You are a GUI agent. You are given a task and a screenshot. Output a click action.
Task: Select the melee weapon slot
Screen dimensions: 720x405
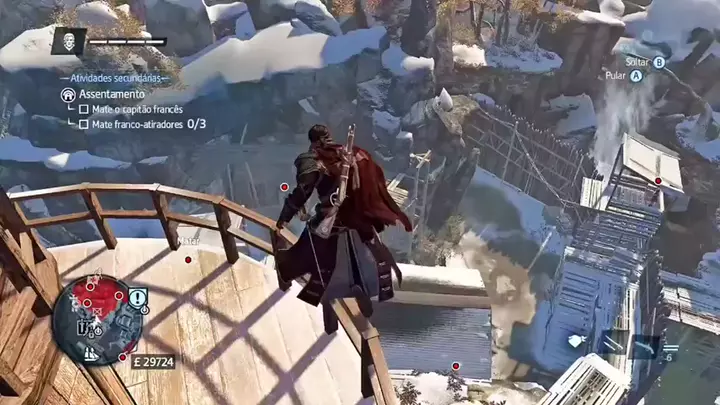(x=612, y=343)
